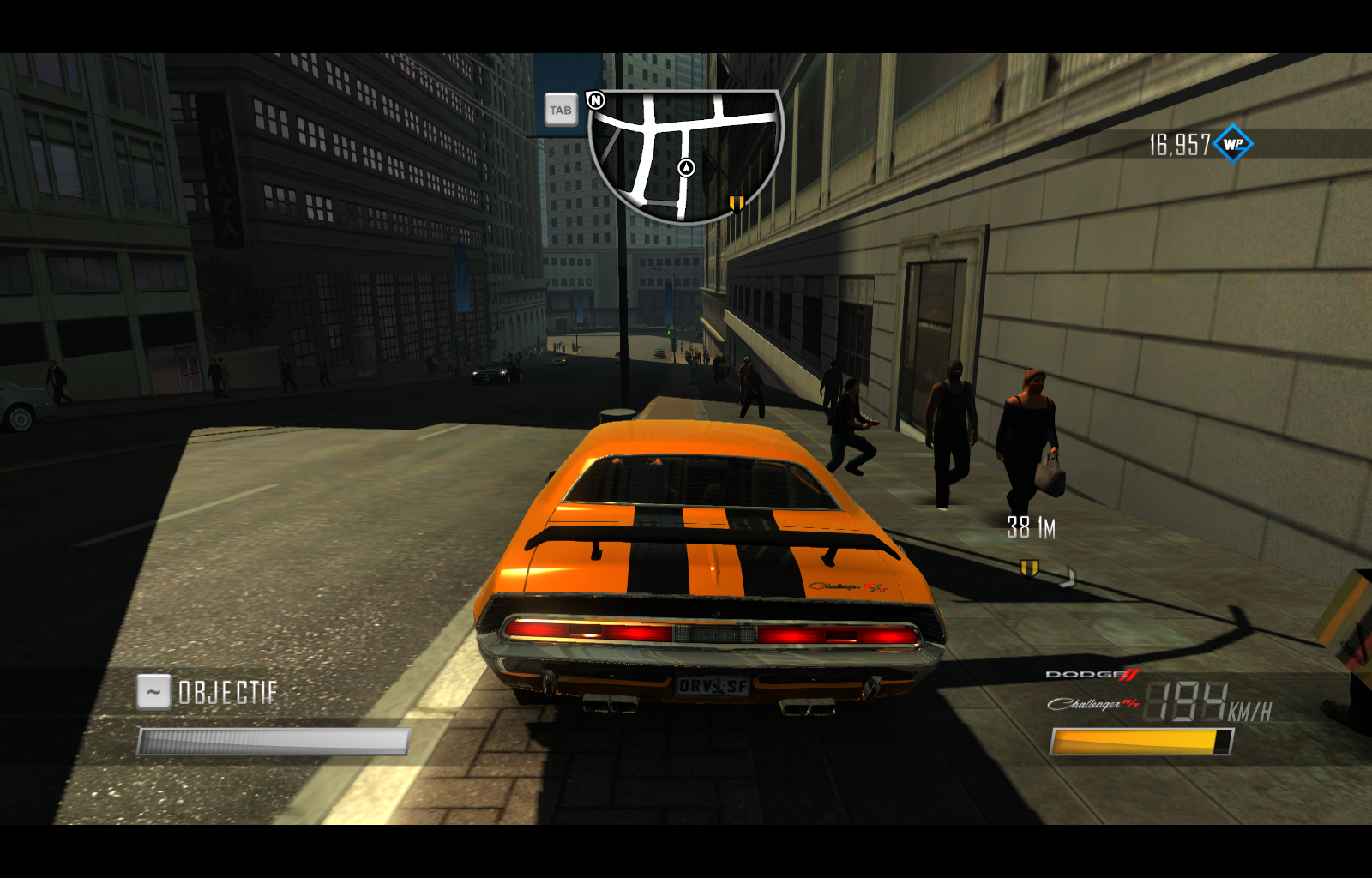Viewport: 1372px width, 878px height.
Task: Click the blue WP willpower icon
Action: click(1233, 144)
